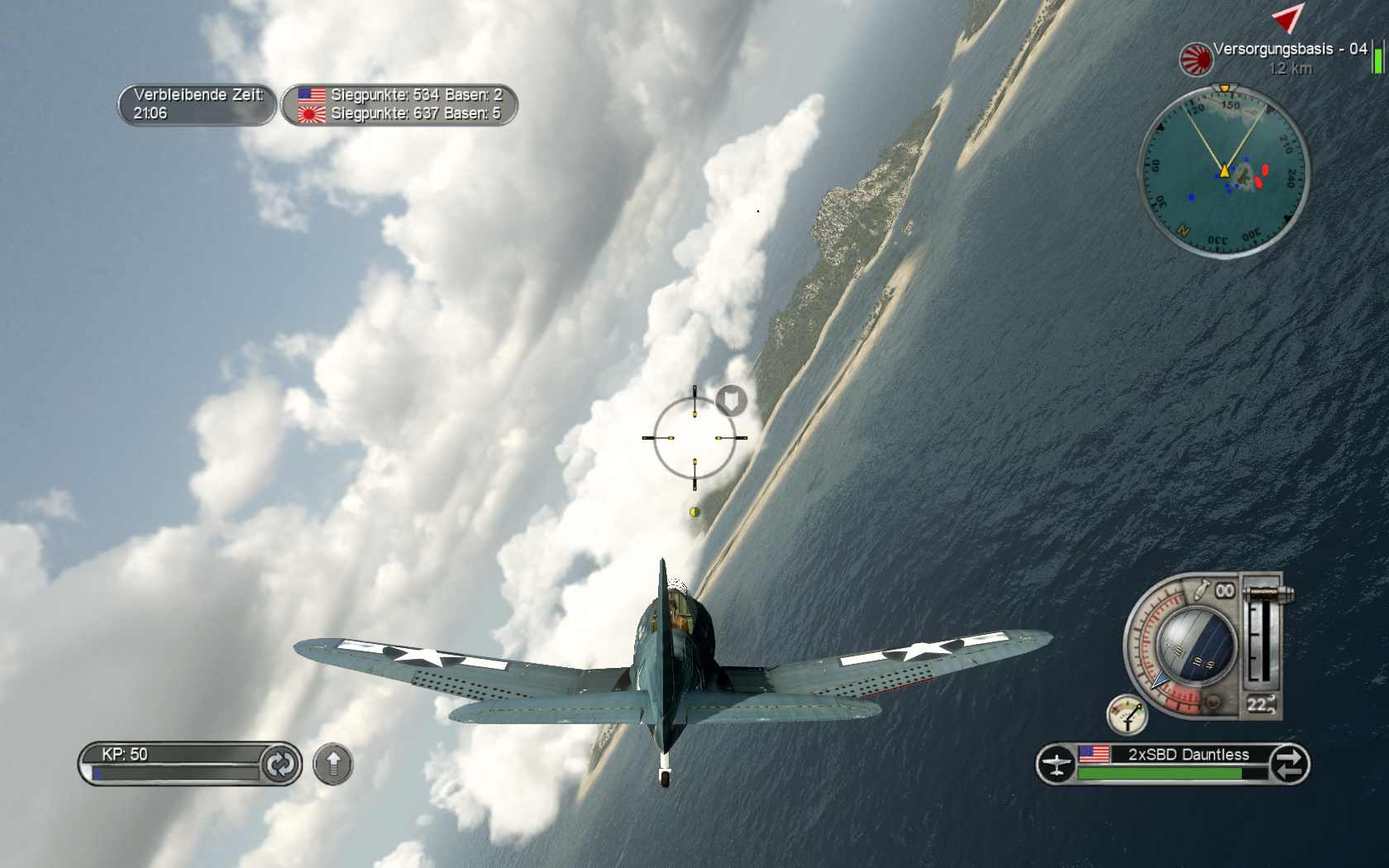This screenshot has width=1389, height=868.
Task: Select the Versorgungsbasis - 04 target marker
Action: click(x=1195, y=59)
